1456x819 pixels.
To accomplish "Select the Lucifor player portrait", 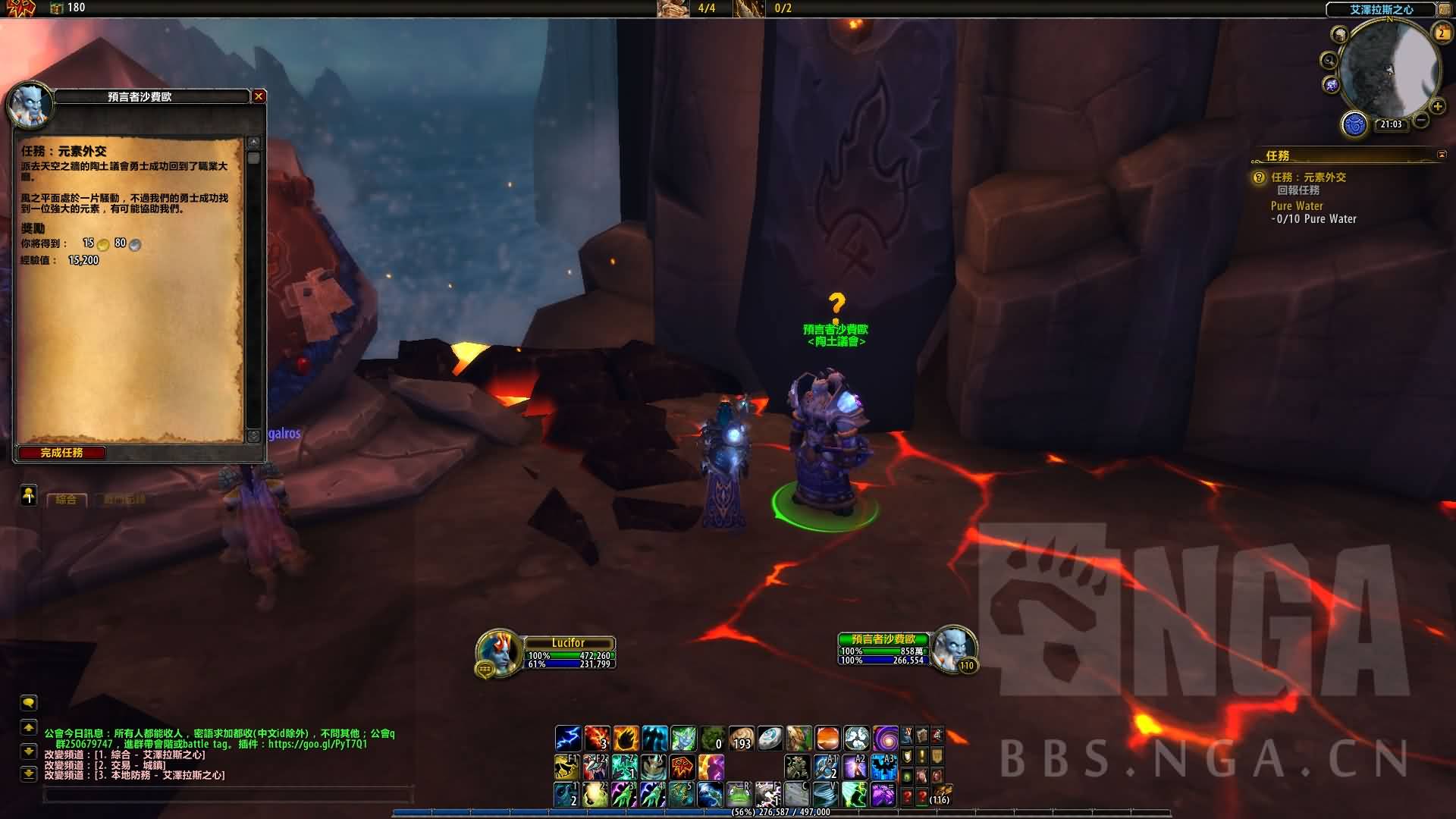I will 498,652.
